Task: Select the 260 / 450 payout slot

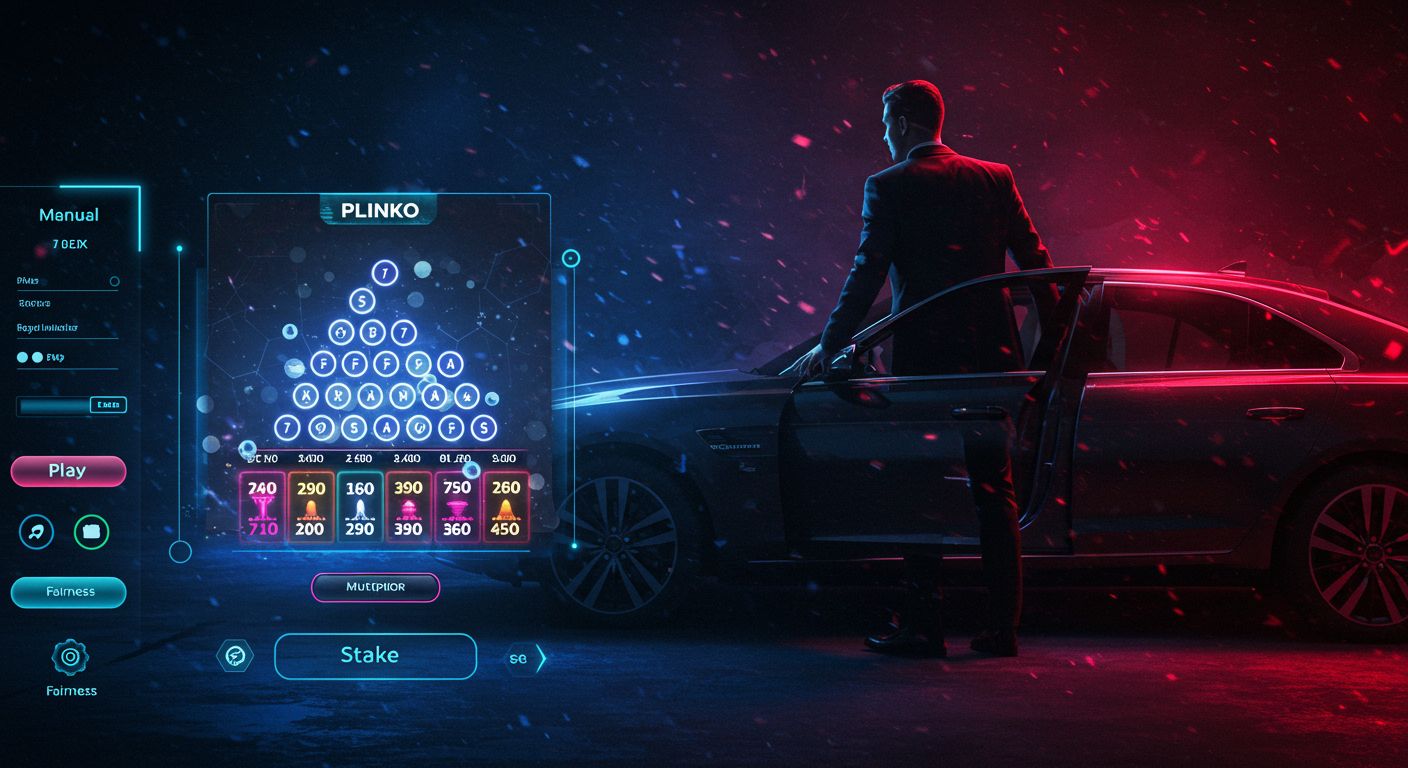Action: [506, 508]
